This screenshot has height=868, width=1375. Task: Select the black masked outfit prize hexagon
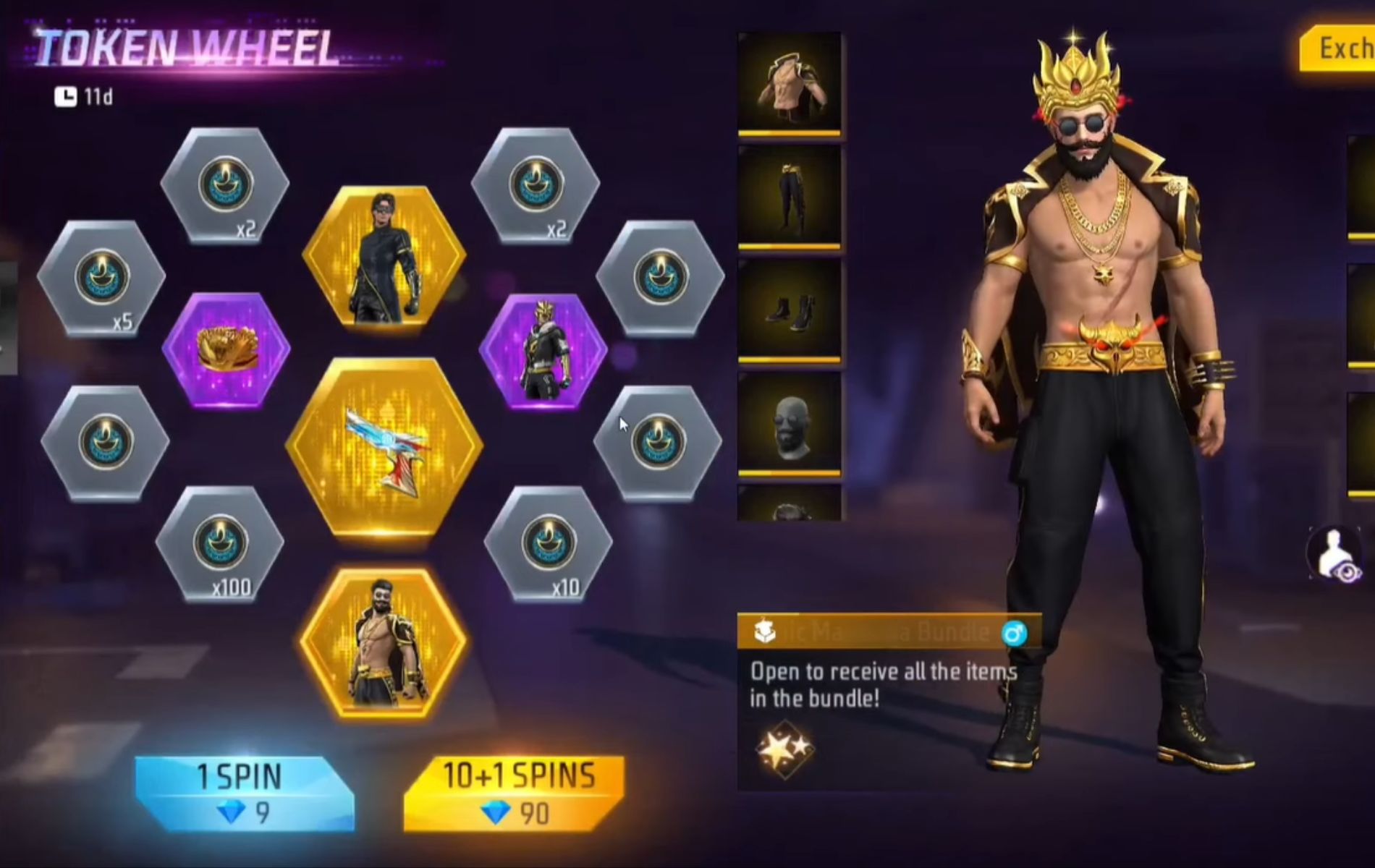[x=384, y=257]
